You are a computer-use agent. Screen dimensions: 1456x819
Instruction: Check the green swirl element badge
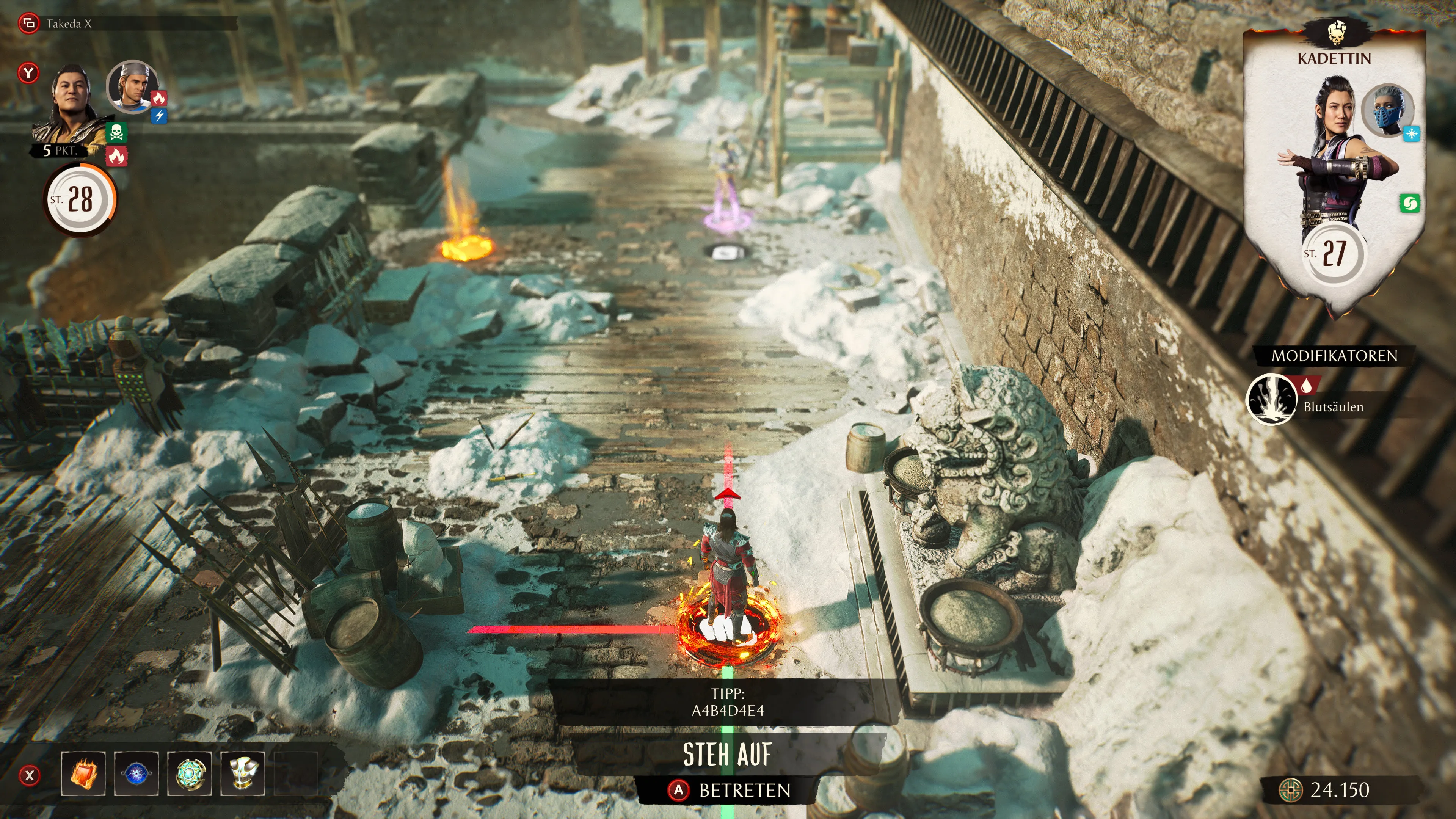point(1410,204)
